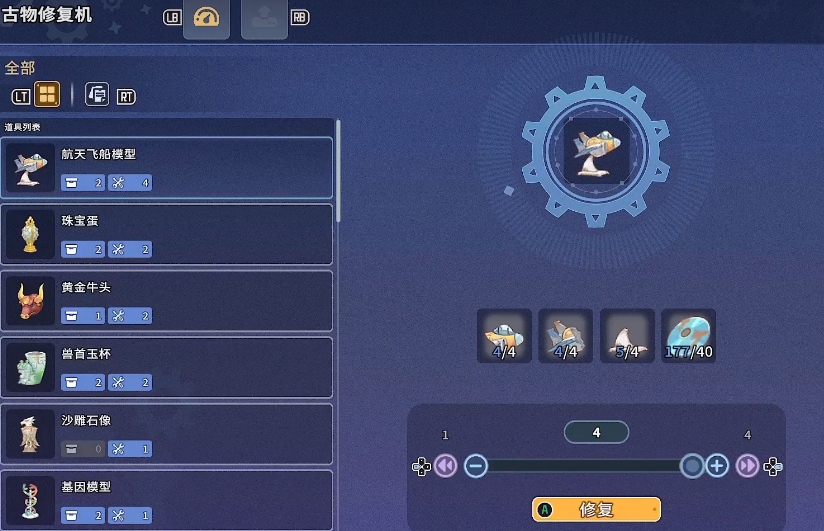This screenshot has height=531, width=824.
Task: Select the grid view filter icon
Action: [x=47, y=95]
